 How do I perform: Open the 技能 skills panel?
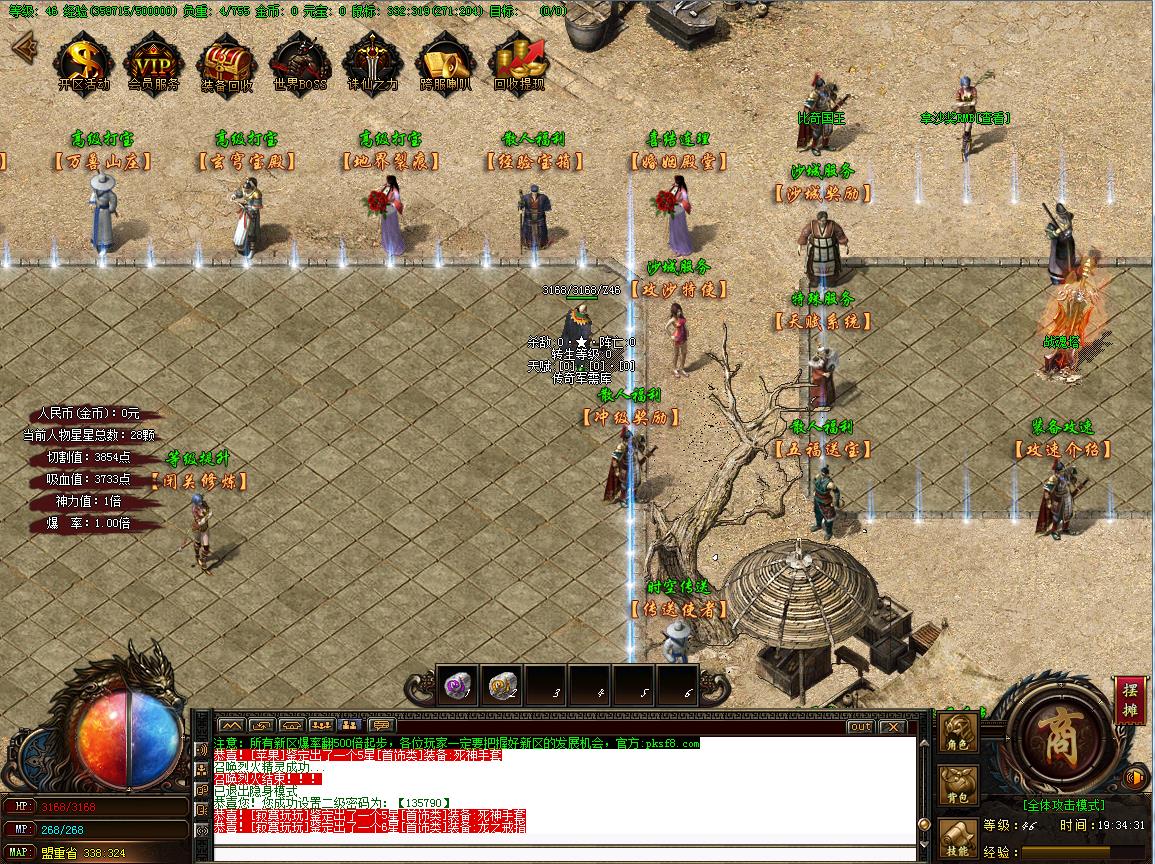pos(958,836)
